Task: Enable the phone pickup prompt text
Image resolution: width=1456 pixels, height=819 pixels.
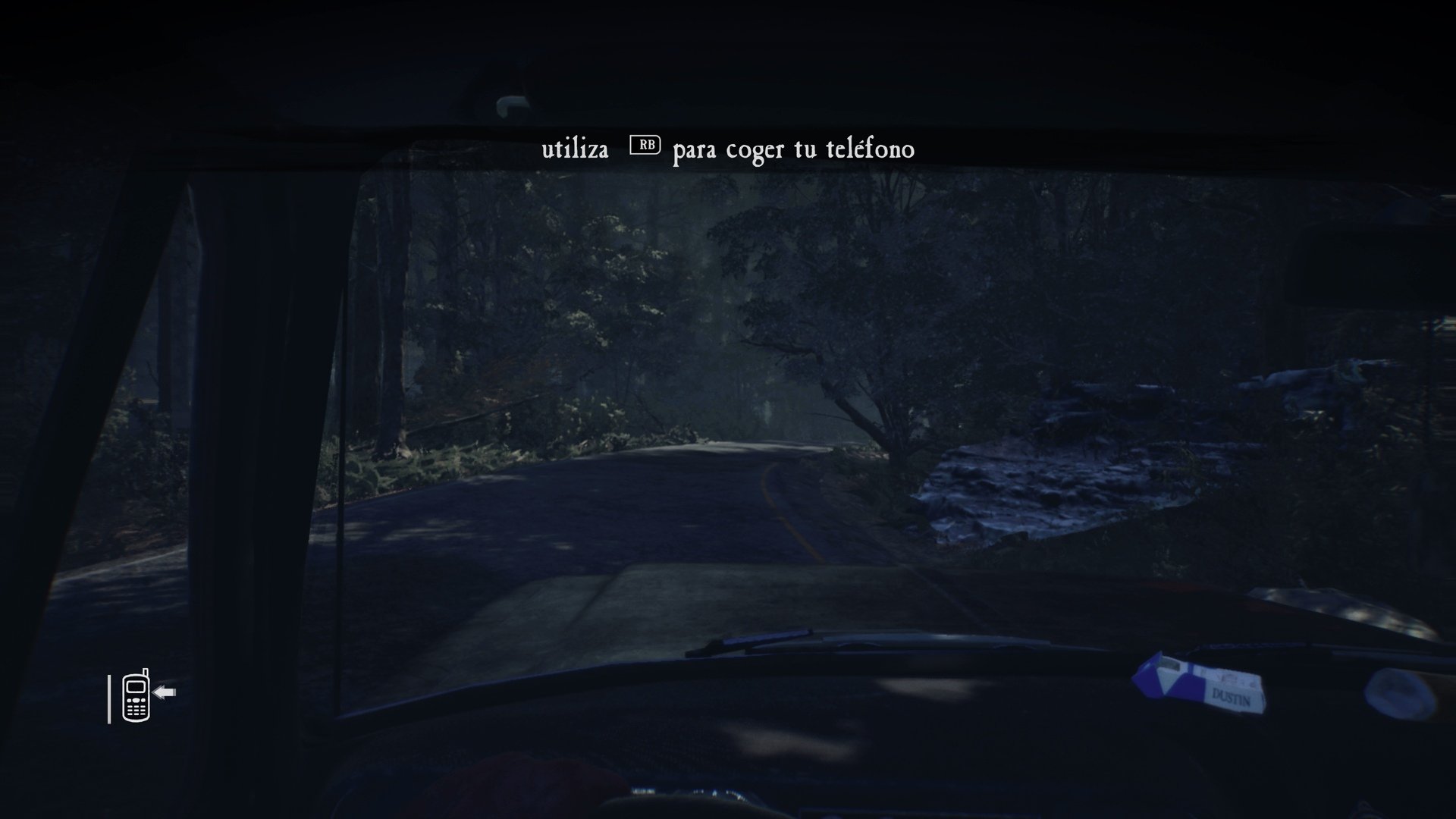Action: coord(727,149)
